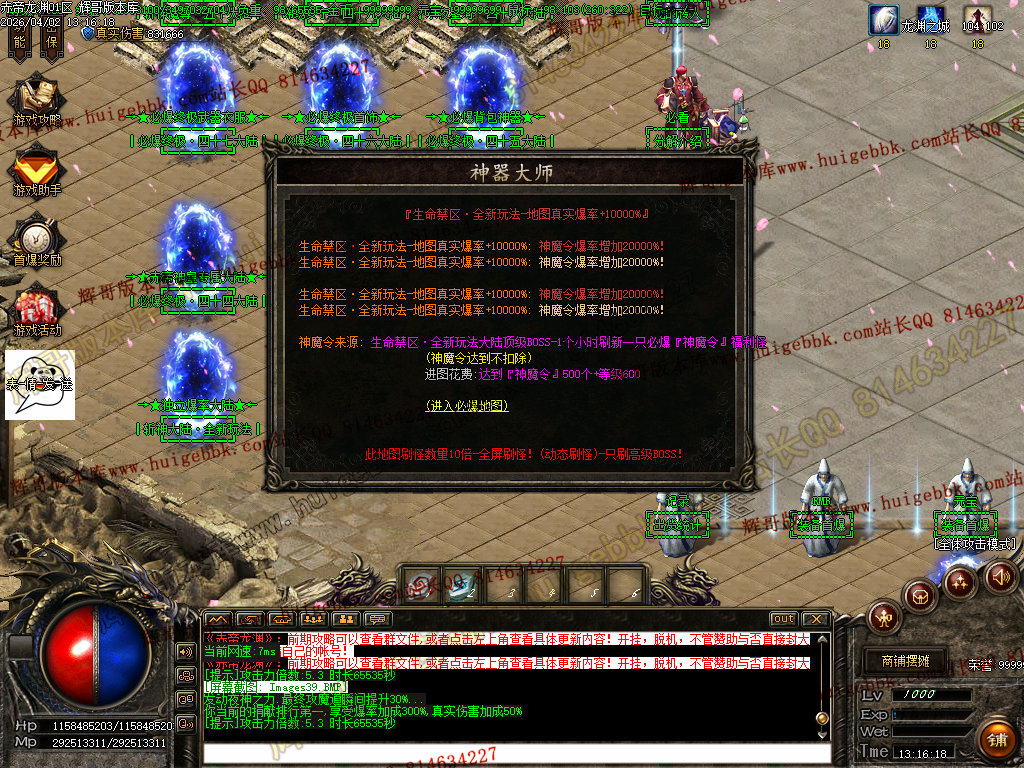Viewport: 1024px width, 768px height.
Task: Close the chat window with X
Action: (815, 619)
